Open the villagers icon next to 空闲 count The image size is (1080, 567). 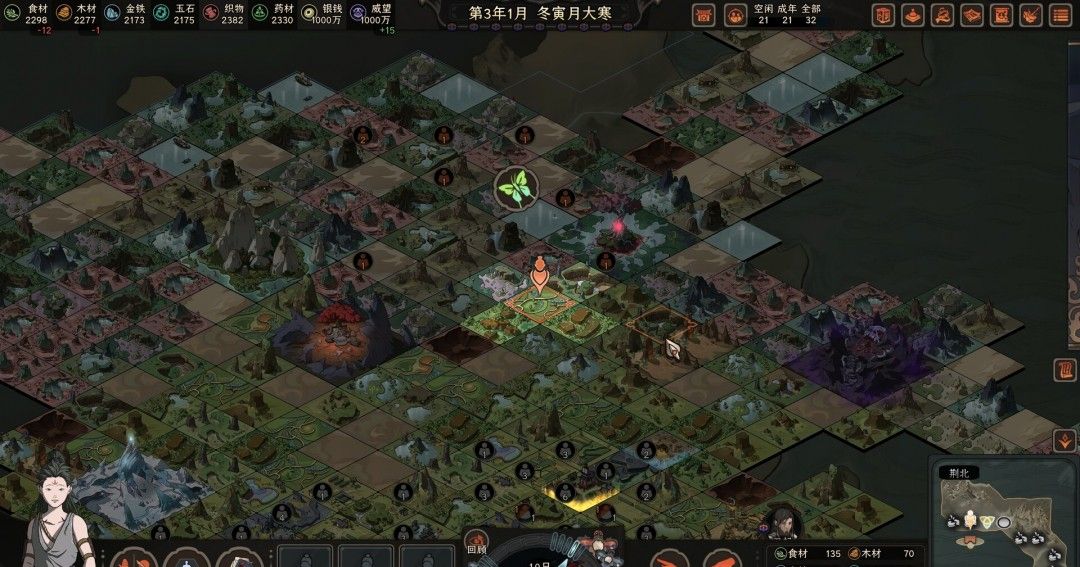click(x=735, y=15)
